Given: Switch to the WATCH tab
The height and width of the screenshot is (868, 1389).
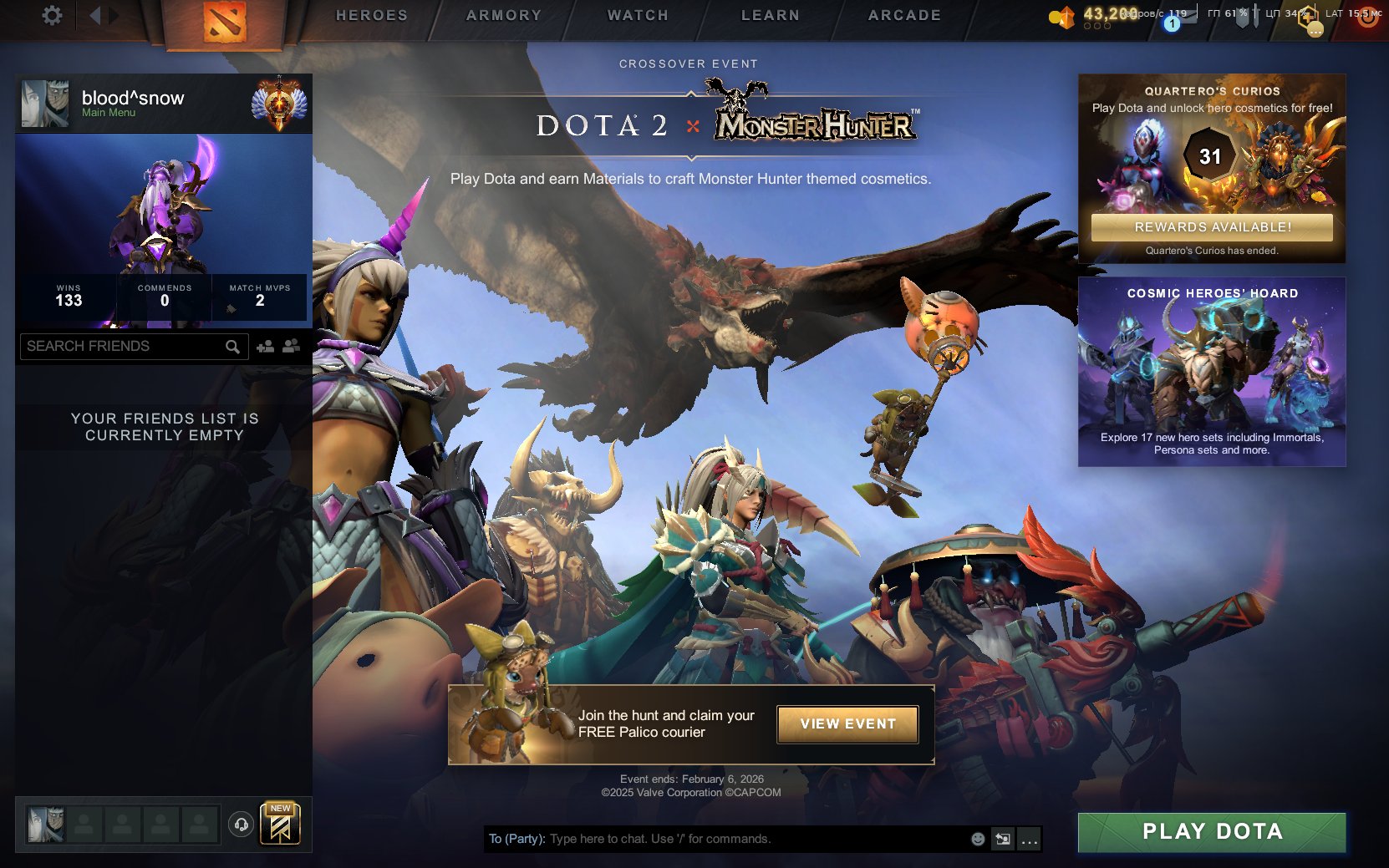Looking at the screenshot, I should click(637, 14).
